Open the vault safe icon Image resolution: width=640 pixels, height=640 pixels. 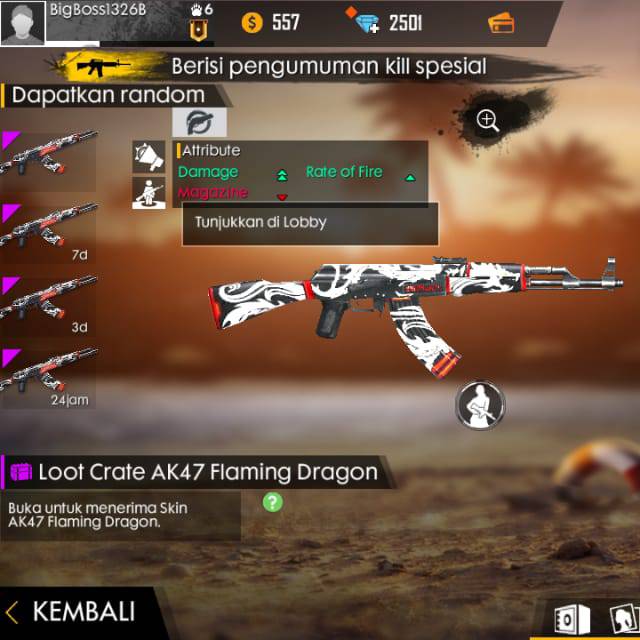pyautogui.click(x=565, y=620)
